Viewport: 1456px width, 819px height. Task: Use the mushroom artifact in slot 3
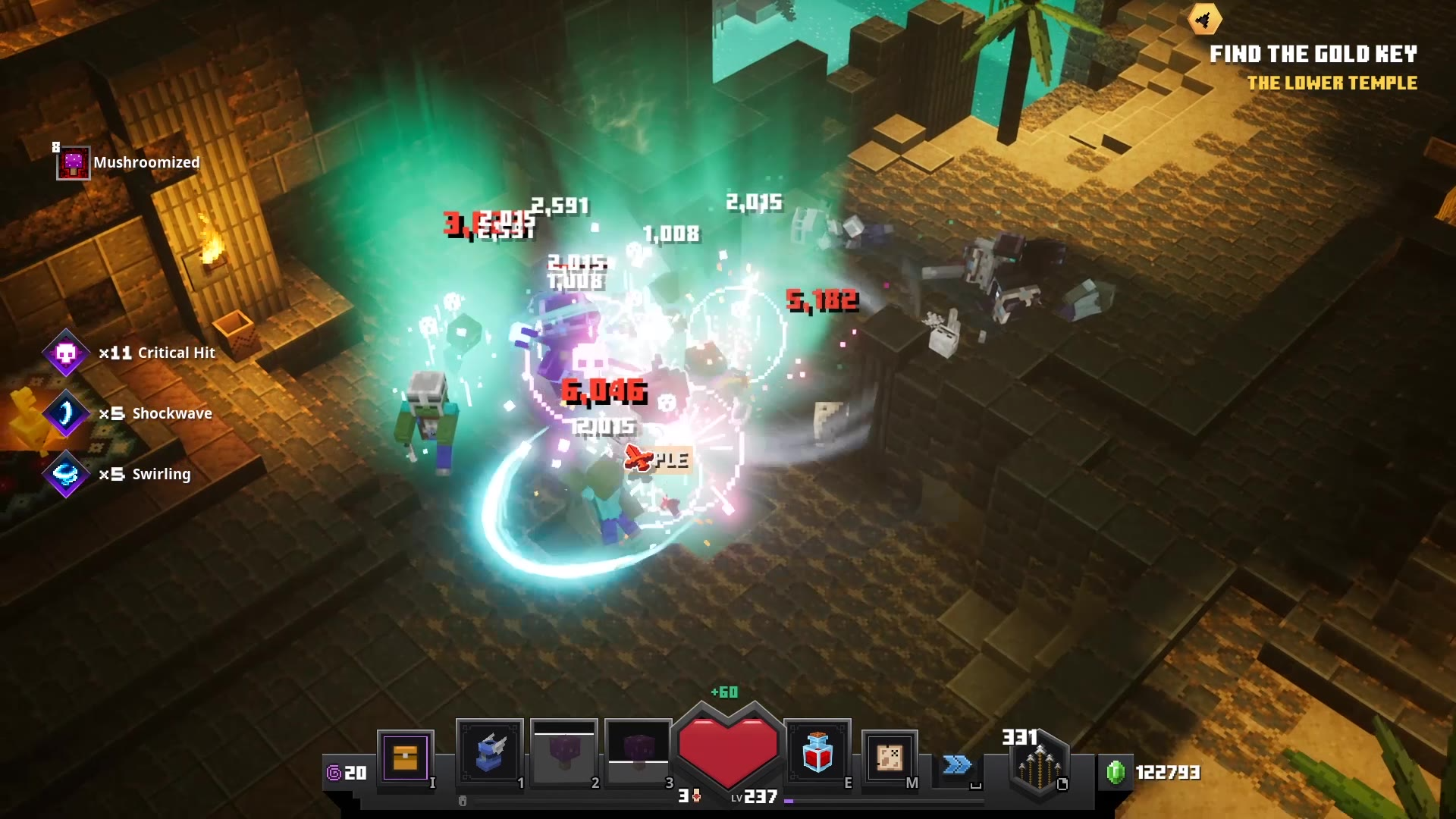[638, 754]
